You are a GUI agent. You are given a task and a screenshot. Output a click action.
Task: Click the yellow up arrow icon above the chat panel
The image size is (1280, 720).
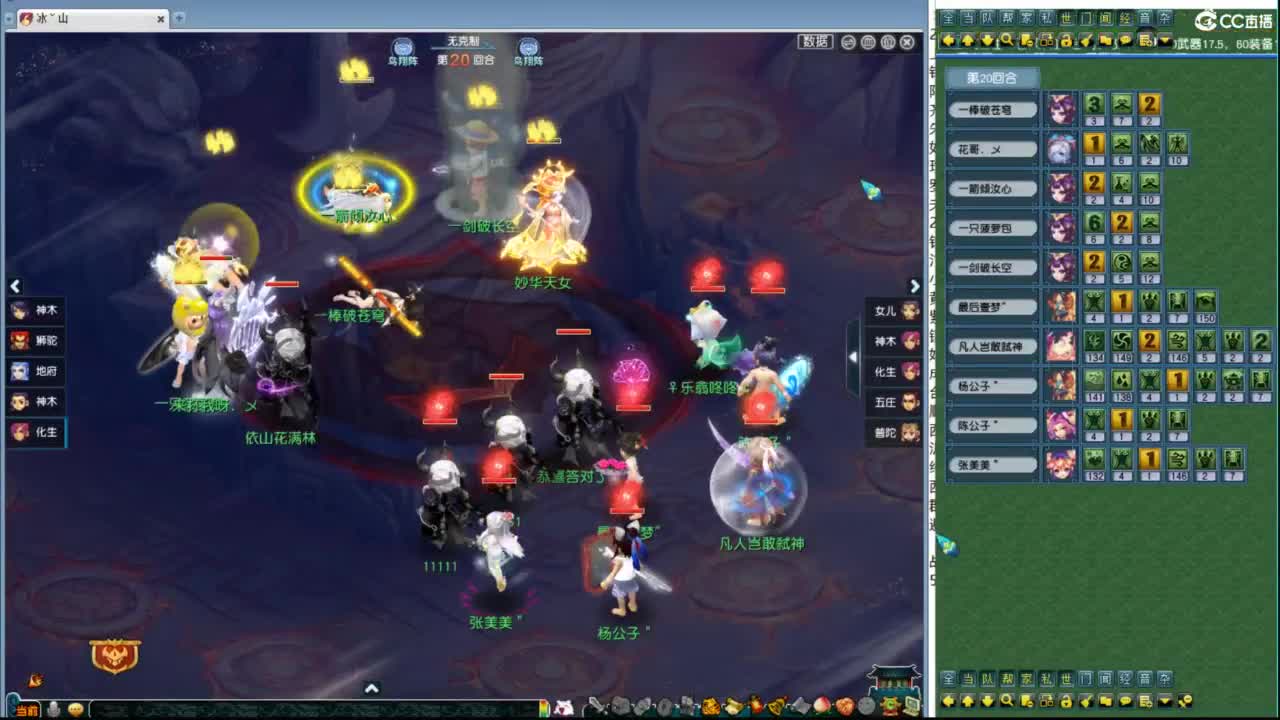[x=968, y=42]
